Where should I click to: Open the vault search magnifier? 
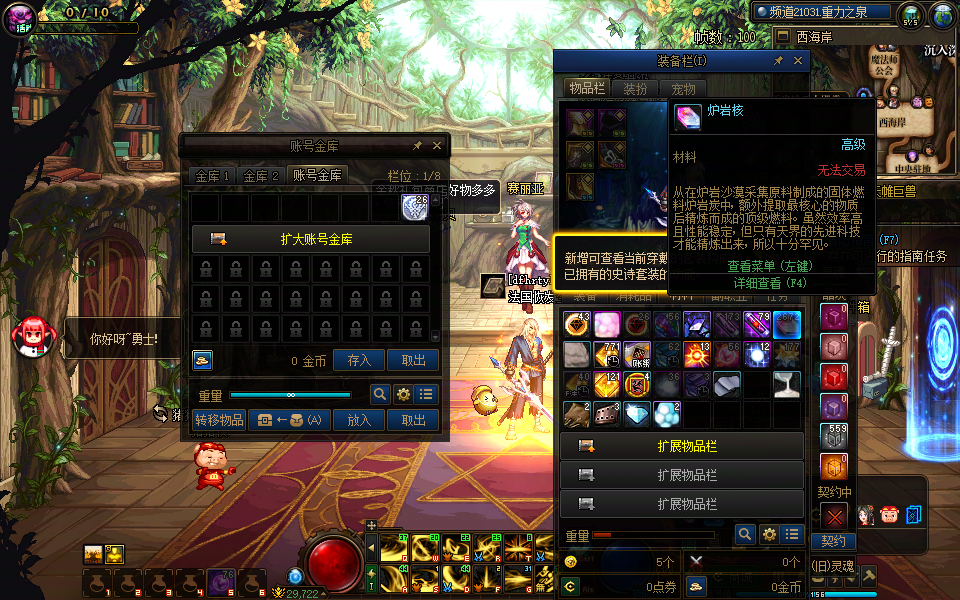(x=380, y=394)
